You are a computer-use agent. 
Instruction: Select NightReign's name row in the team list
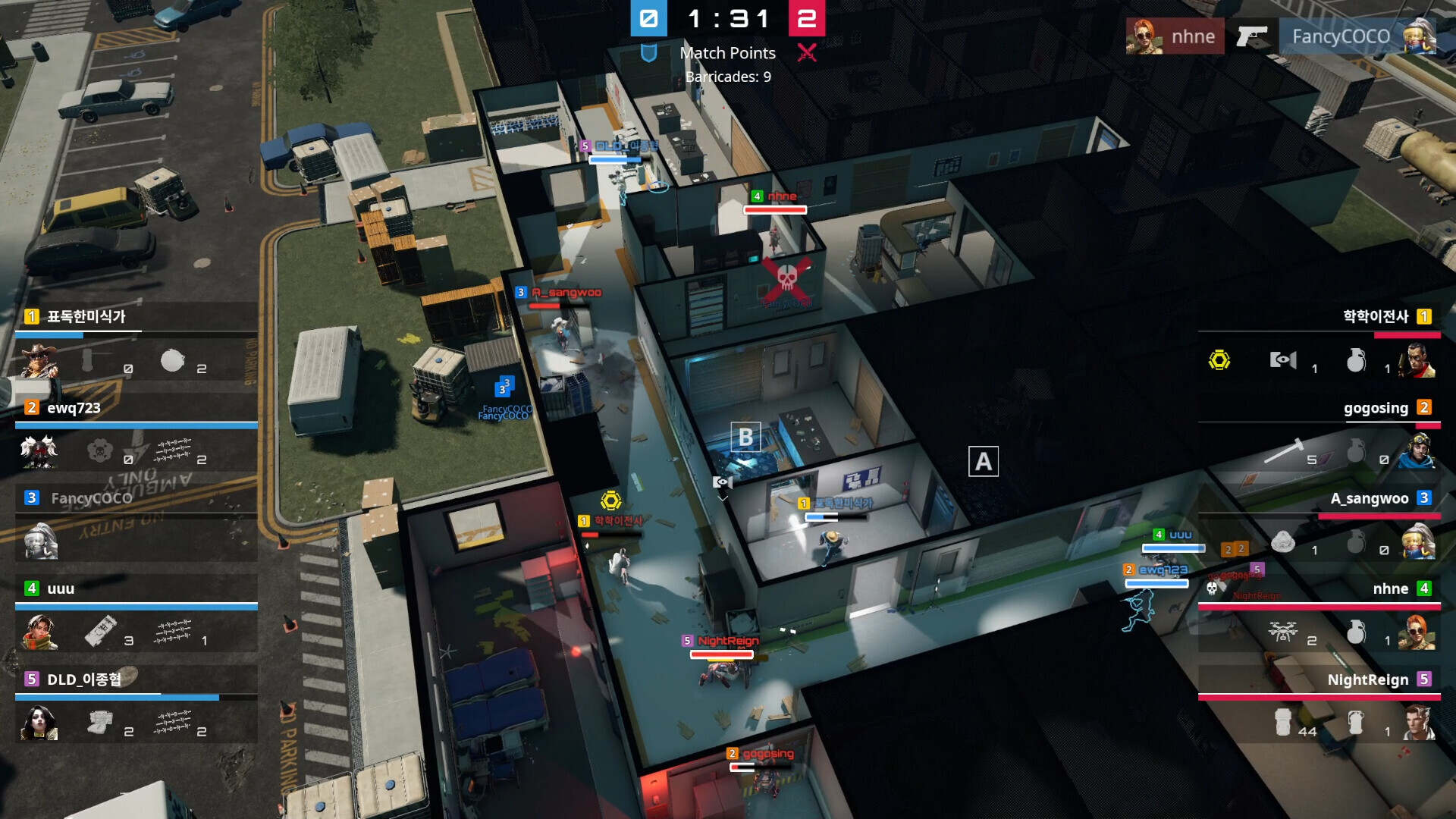point(1368,679)
